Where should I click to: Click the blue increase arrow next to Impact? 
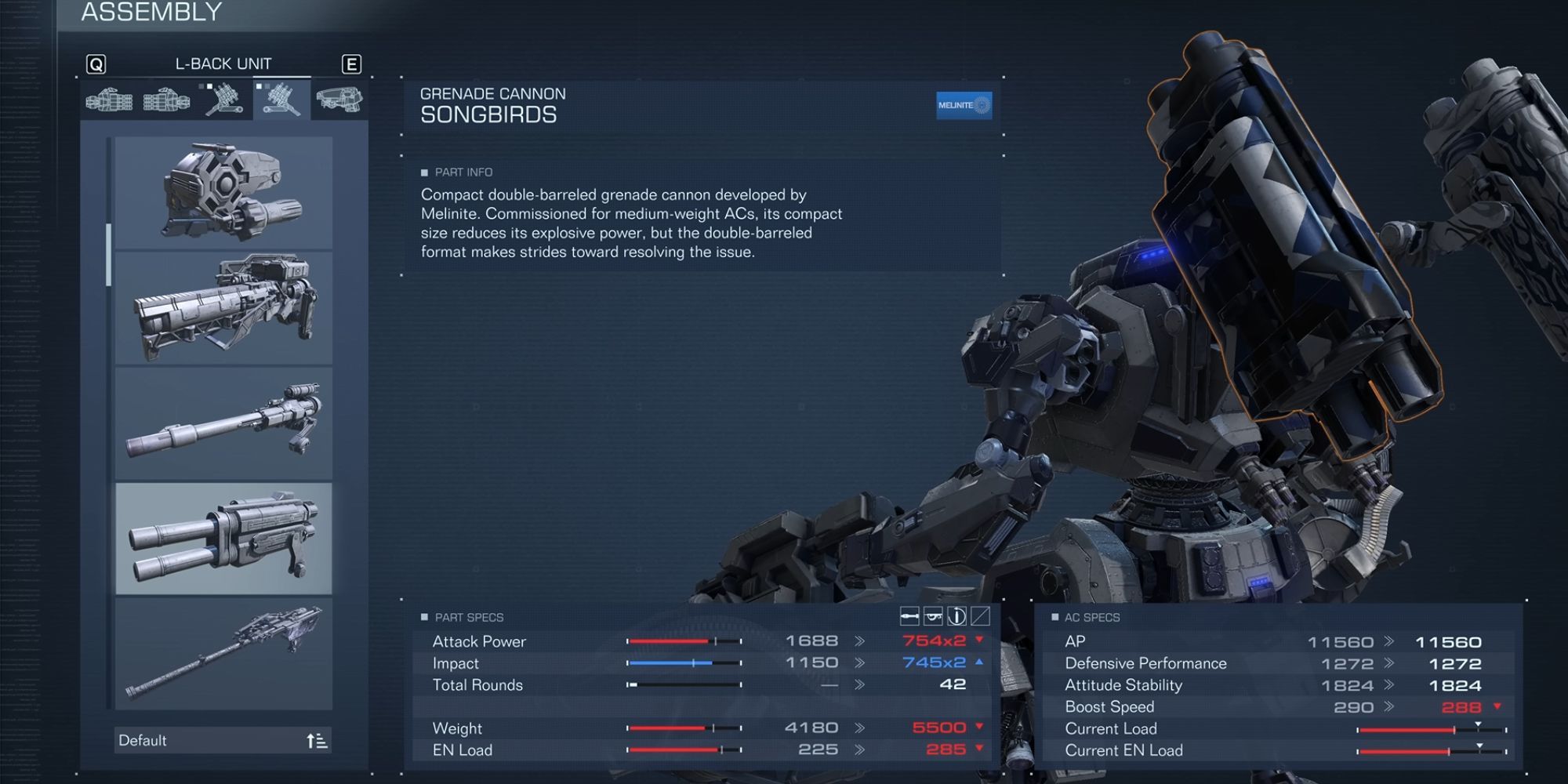point(979,662)
